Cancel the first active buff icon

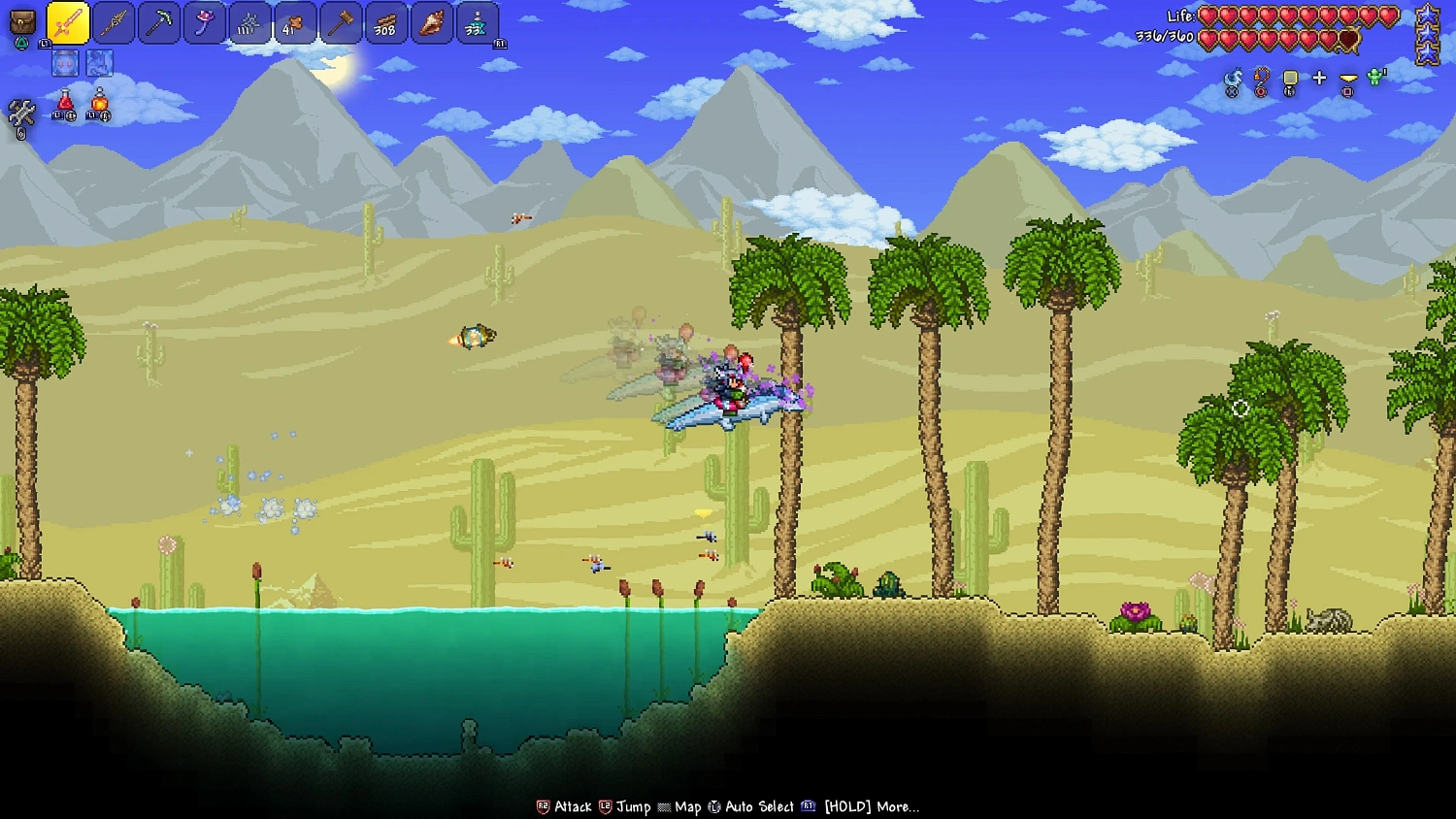pos(65,64)
